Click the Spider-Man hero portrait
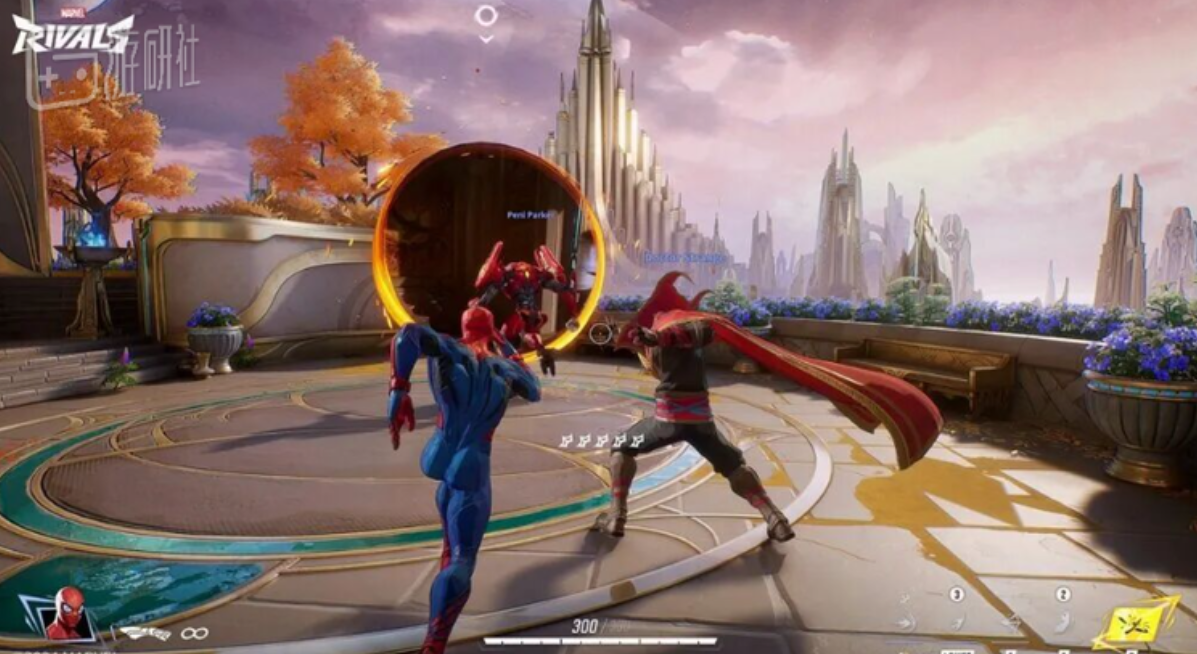This screenshot has width=1197, height=654. [68, 612]
